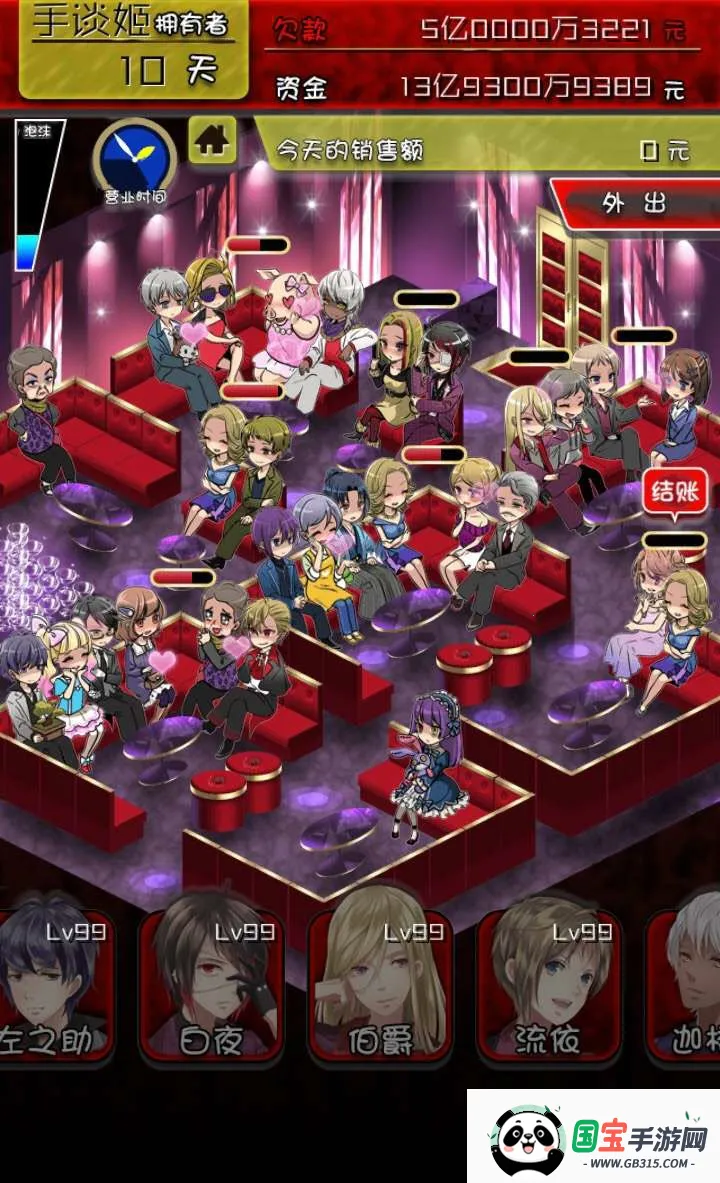Choose the white-haired host portrait
Screen dimensions: 720x1183
pos(690,985)
